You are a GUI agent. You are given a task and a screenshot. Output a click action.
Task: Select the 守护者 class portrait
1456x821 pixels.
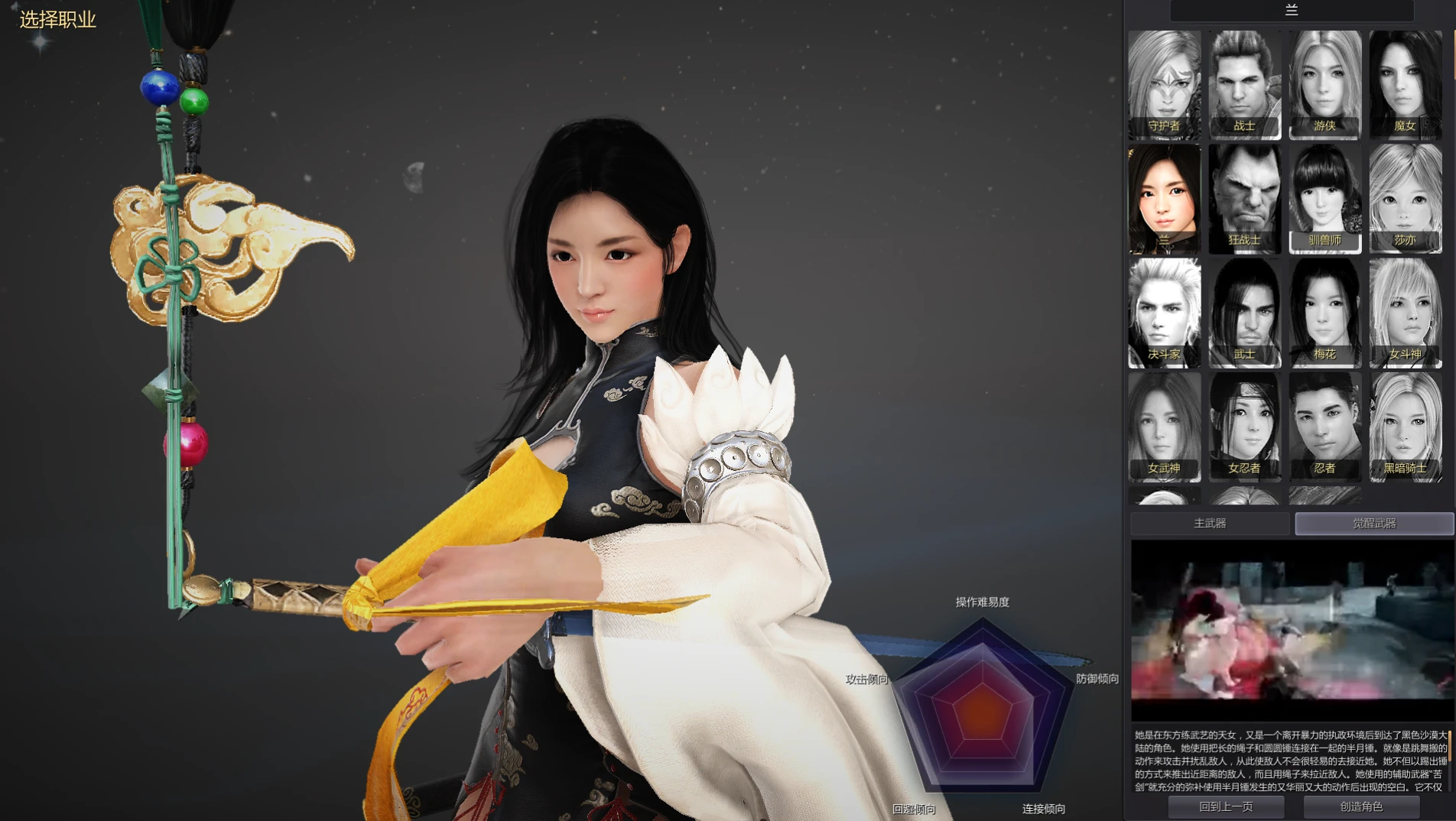[1164, 84]
